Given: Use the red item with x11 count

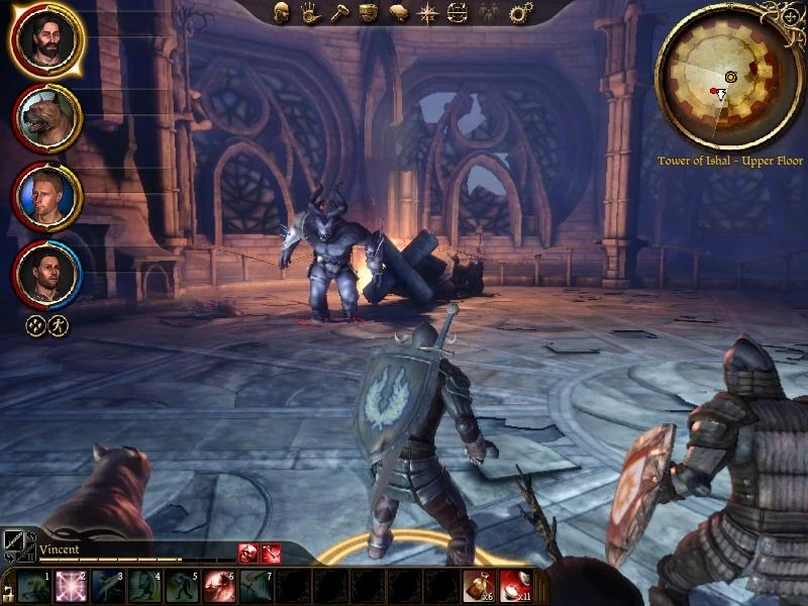Looking at the screenshot, I should point(514,585).
